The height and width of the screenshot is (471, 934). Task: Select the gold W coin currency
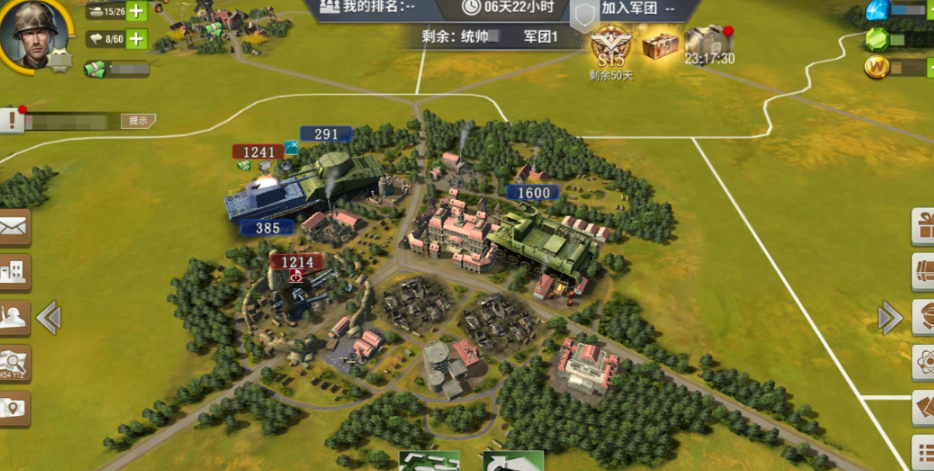pyautogui.click(x=877, y=67)
